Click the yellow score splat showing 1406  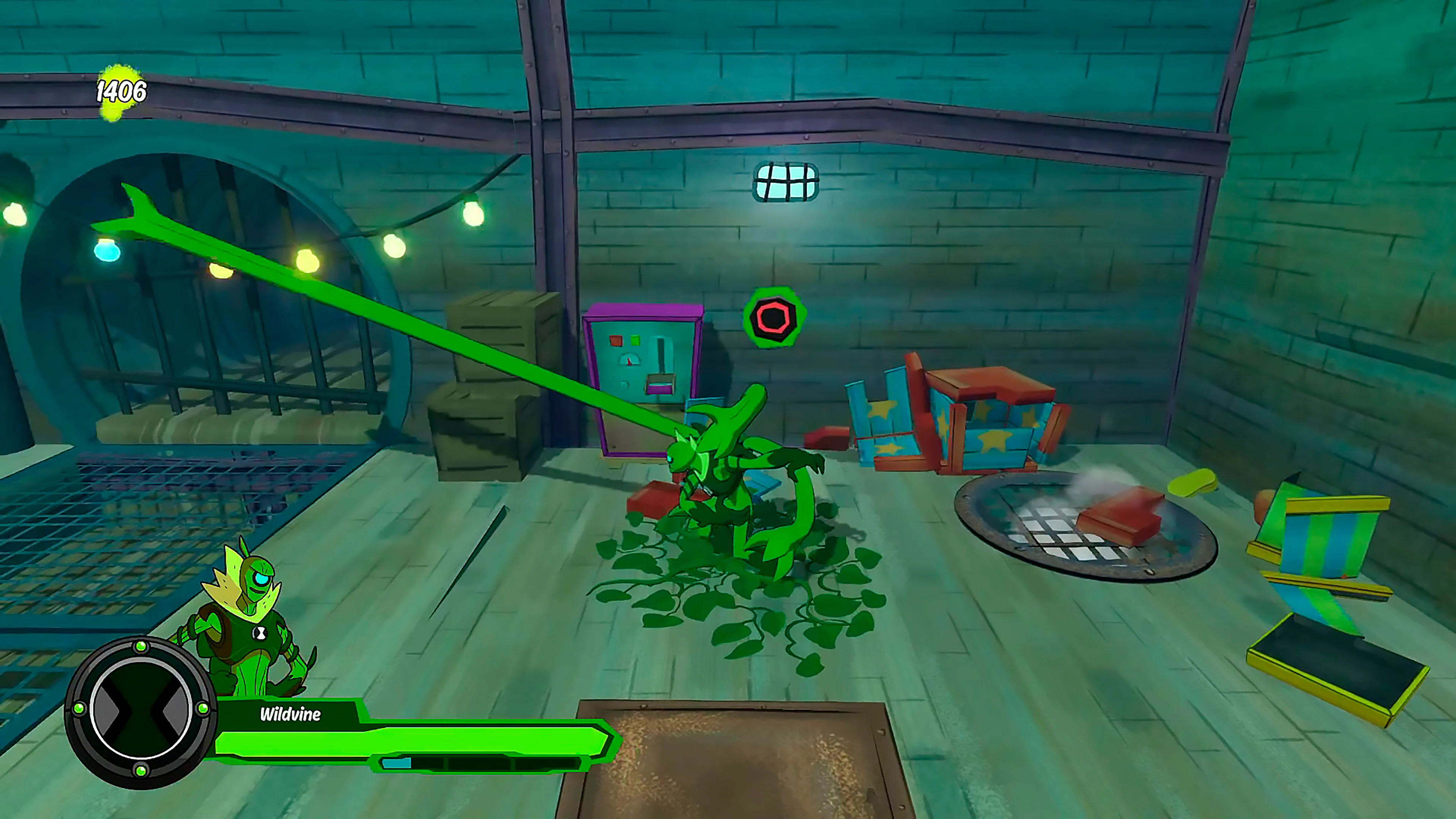(x=121, y=91)
